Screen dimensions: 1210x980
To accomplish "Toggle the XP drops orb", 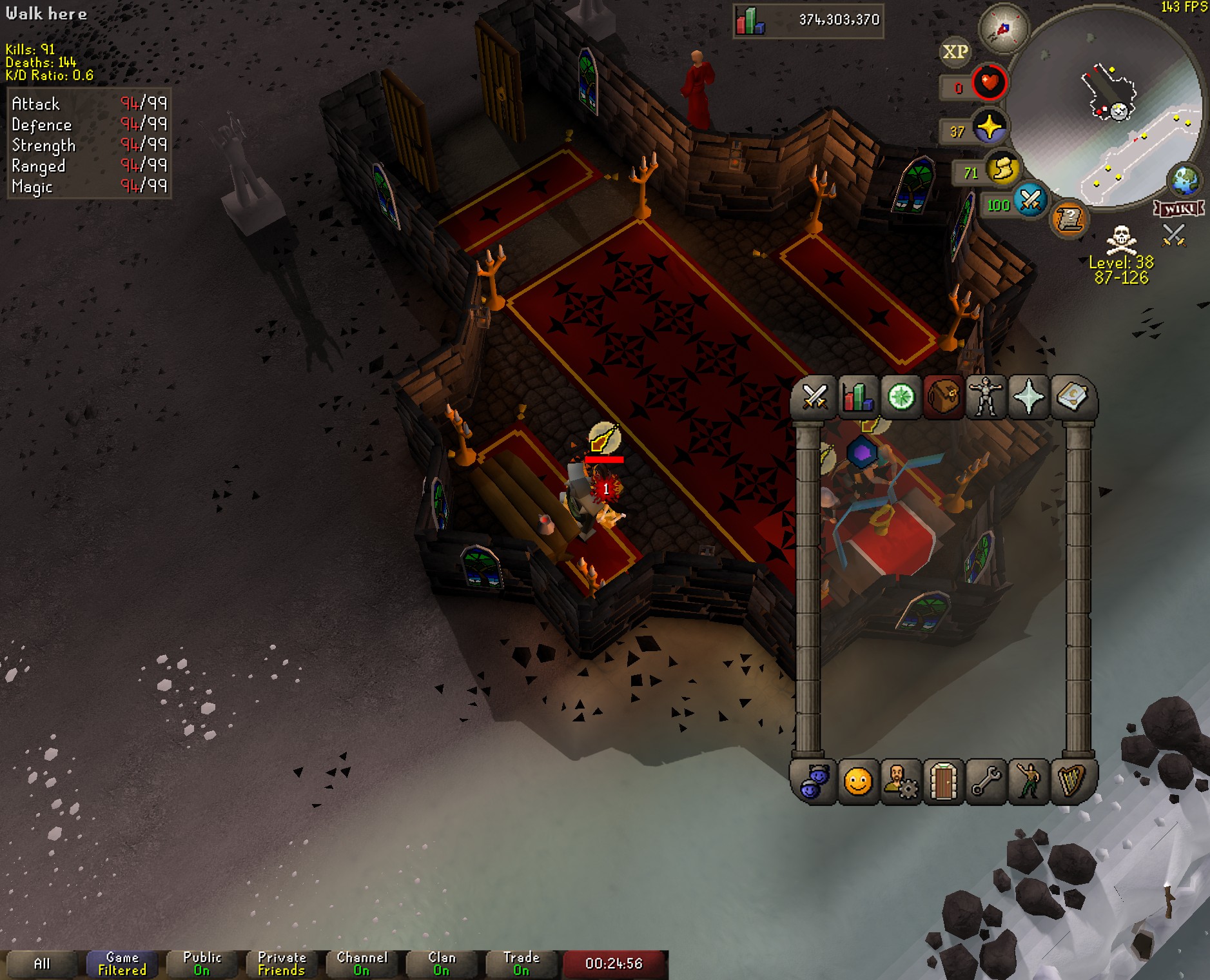I will (x=955, y=52).
